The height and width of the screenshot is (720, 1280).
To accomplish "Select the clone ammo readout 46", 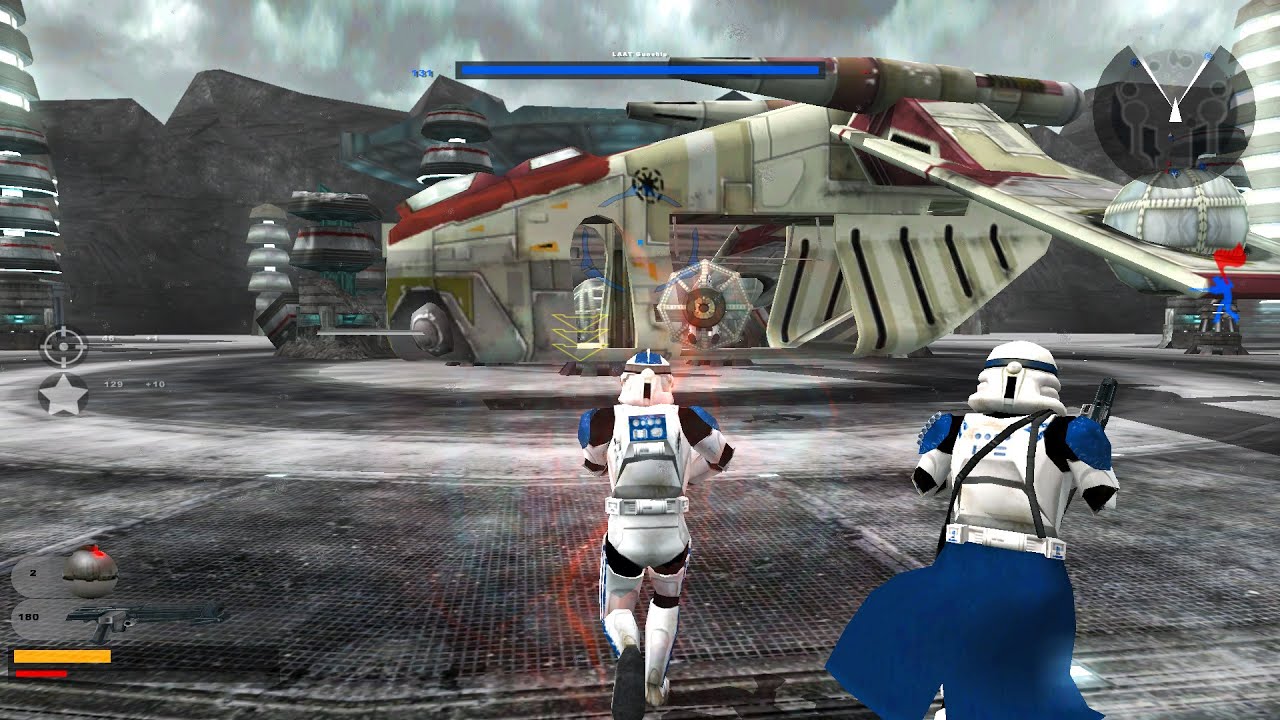I will [108, 338].
